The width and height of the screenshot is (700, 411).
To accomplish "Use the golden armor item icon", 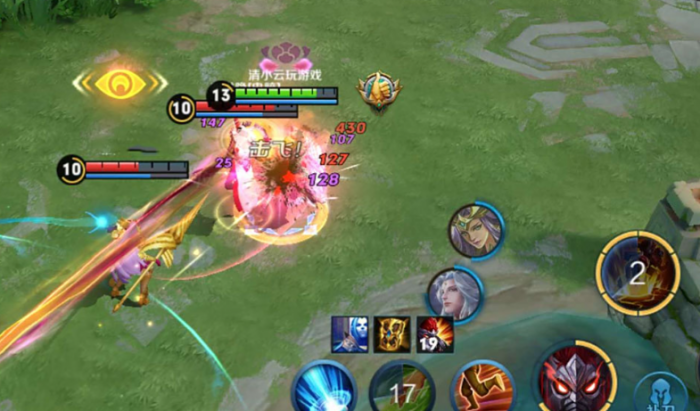I will [x=392, y=335].
